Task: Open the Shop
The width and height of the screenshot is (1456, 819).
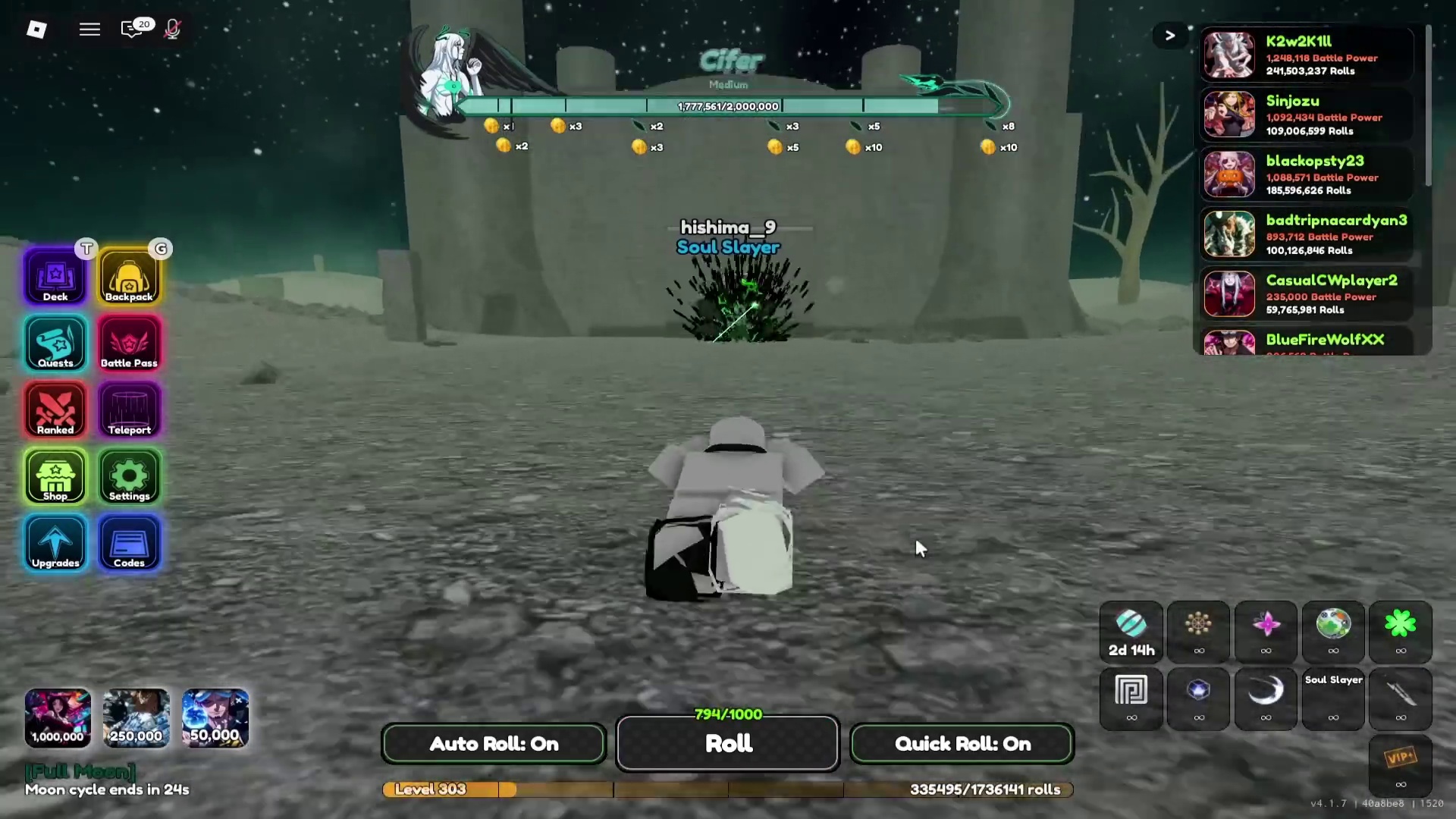Action: tap(54, 476)
